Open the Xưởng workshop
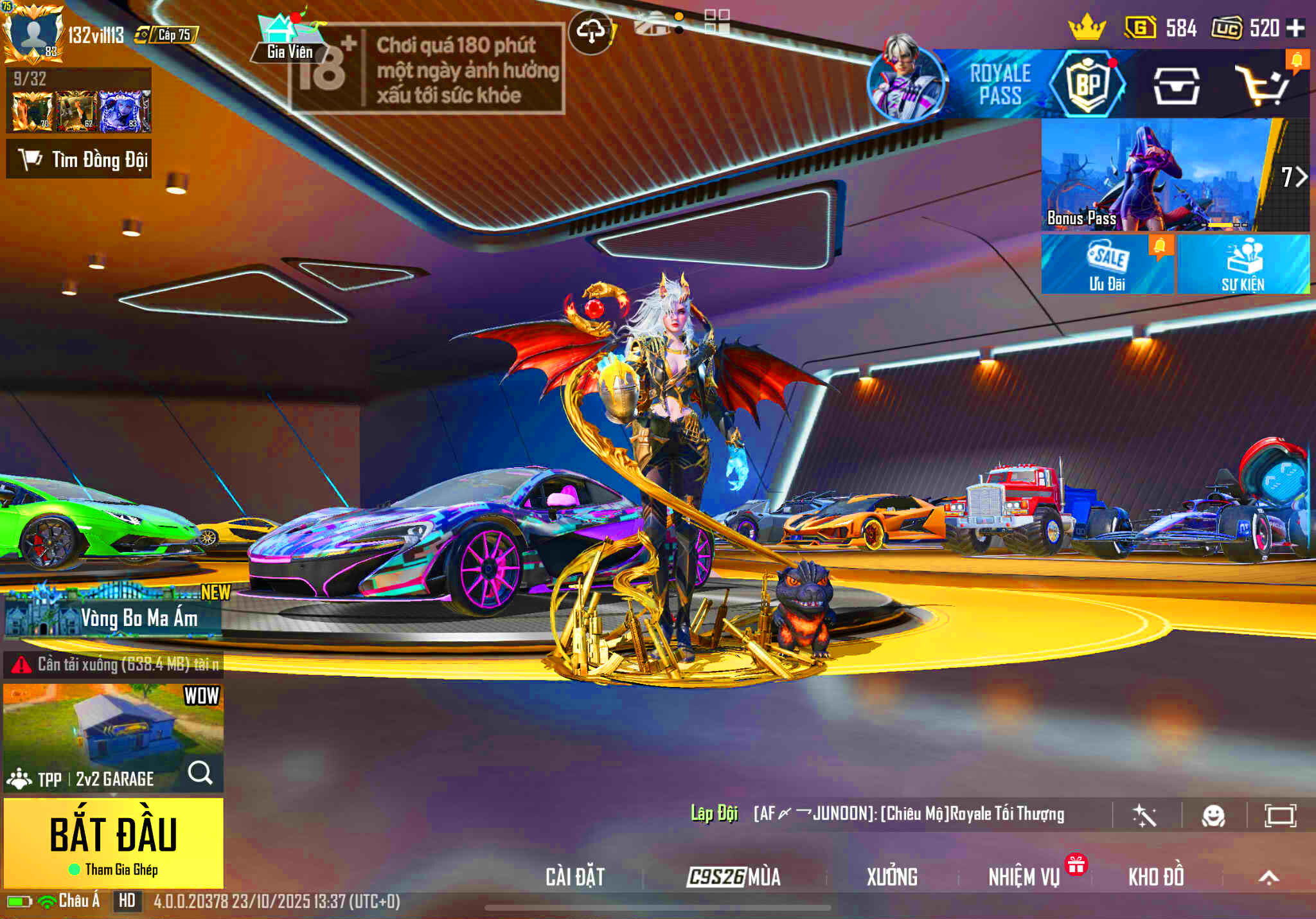The width and height of the screenshot is (1316, 919). (x=892, y=877)
